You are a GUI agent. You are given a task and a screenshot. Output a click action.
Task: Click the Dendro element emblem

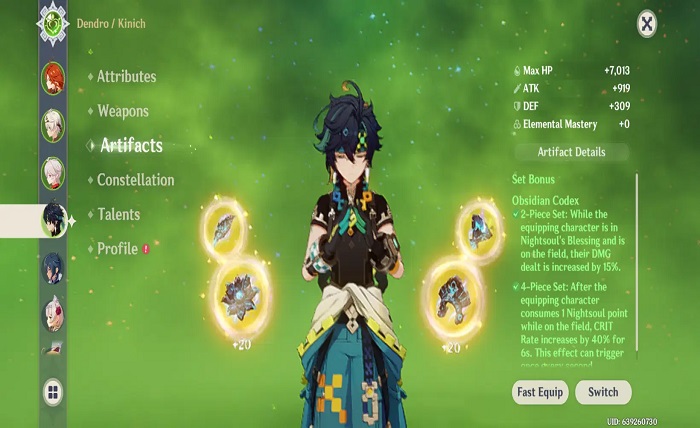click(x=53, y=20)
